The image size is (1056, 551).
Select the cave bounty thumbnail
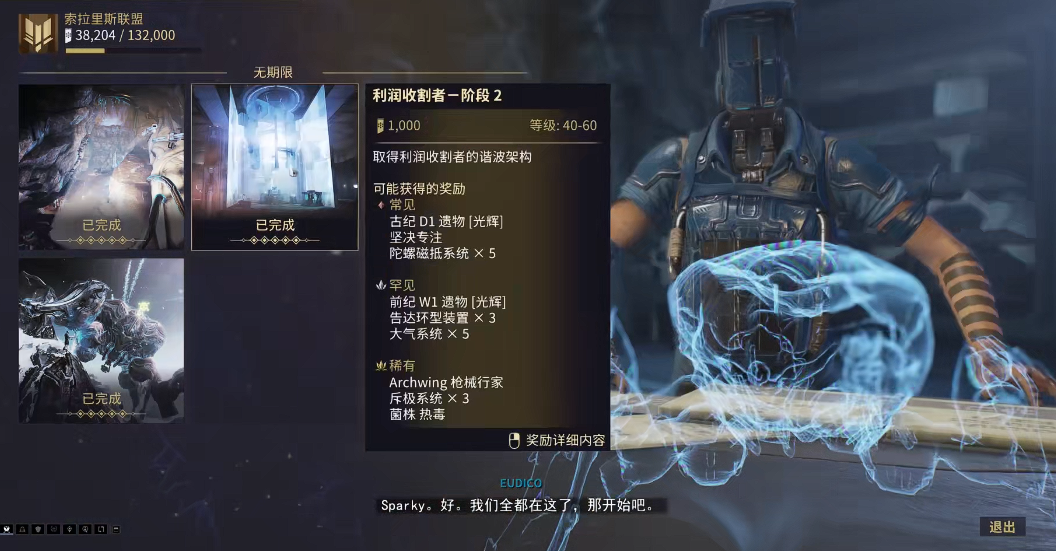tap(101, 166)
